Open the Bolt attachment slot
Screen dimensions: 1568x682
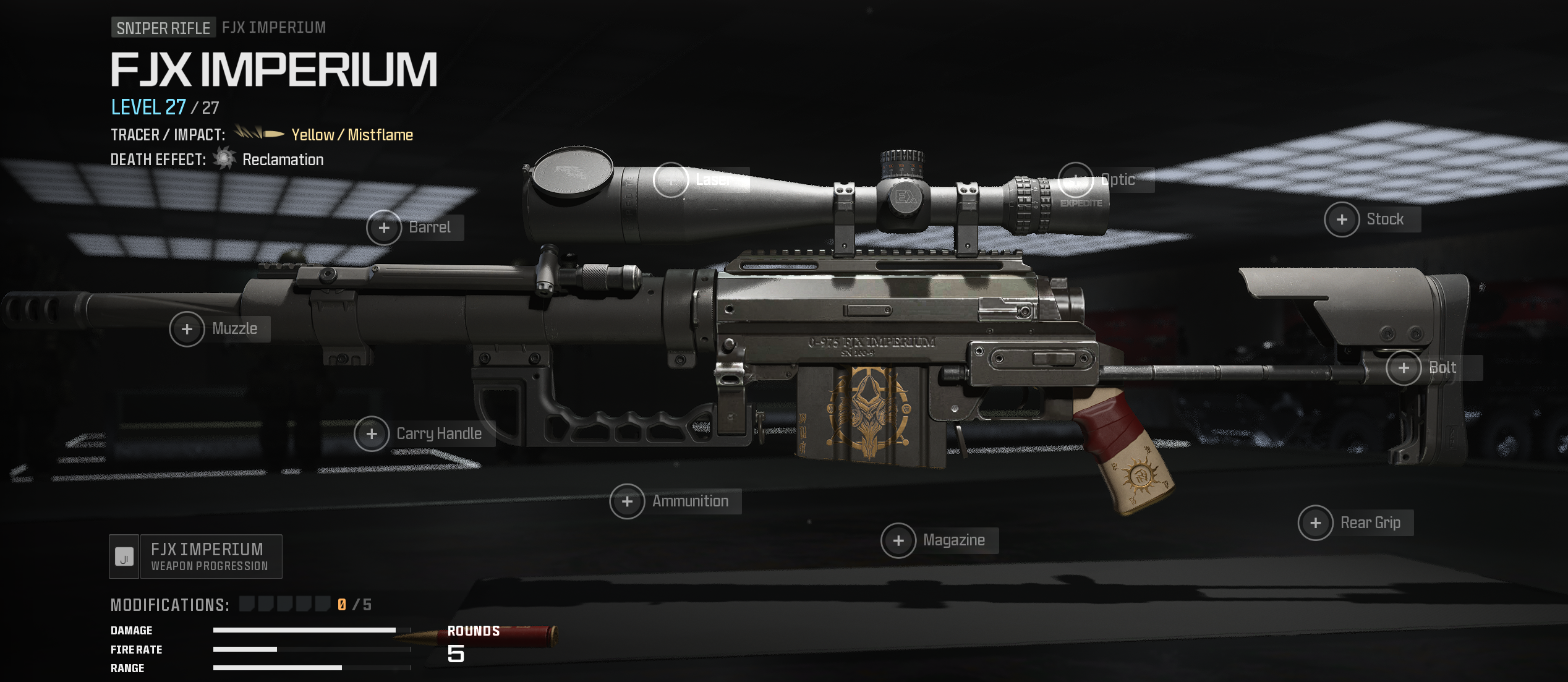click(1404, 369)
